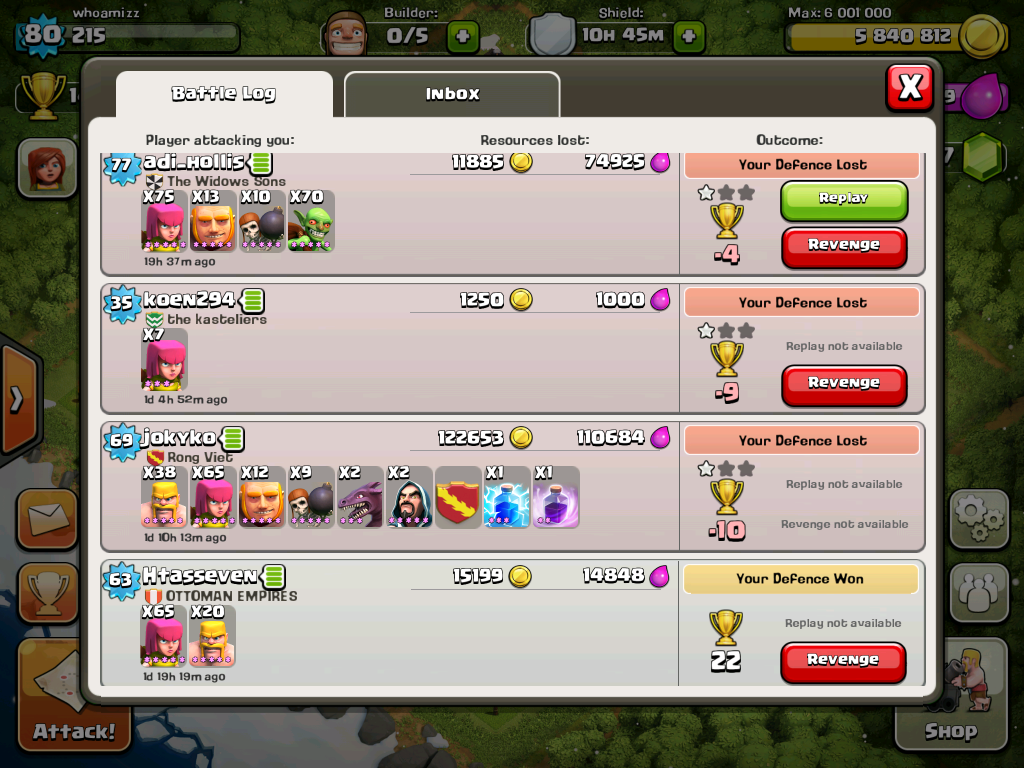
Task: Hit Revenge against koen294
Action: pos(843,383)
